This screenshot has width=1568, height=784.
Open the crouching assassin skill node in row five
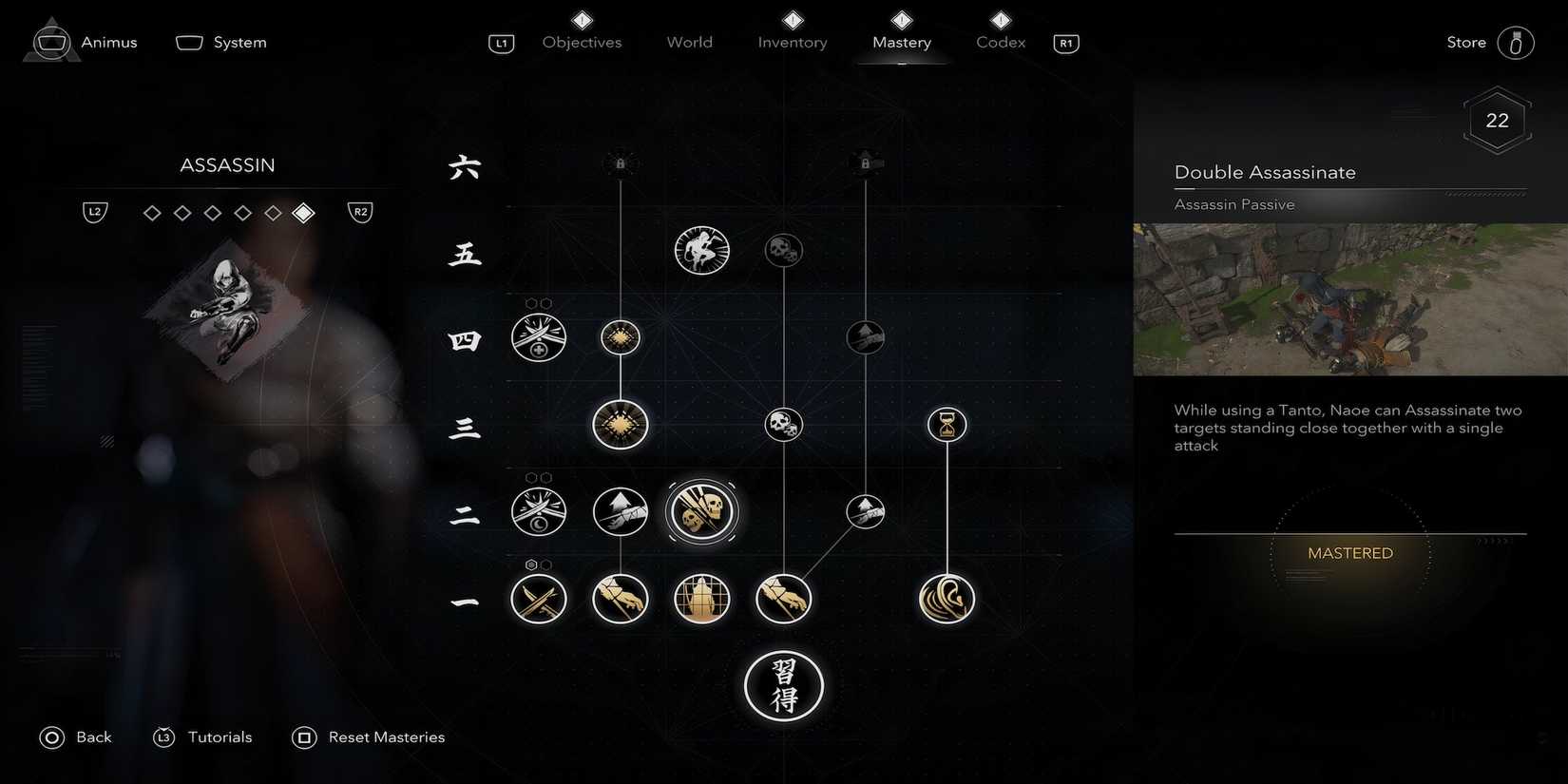coord(701,250)
